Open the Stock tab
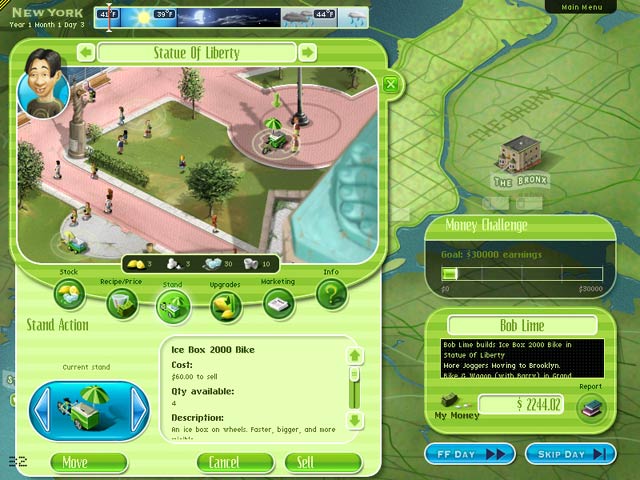 [70, 294]
